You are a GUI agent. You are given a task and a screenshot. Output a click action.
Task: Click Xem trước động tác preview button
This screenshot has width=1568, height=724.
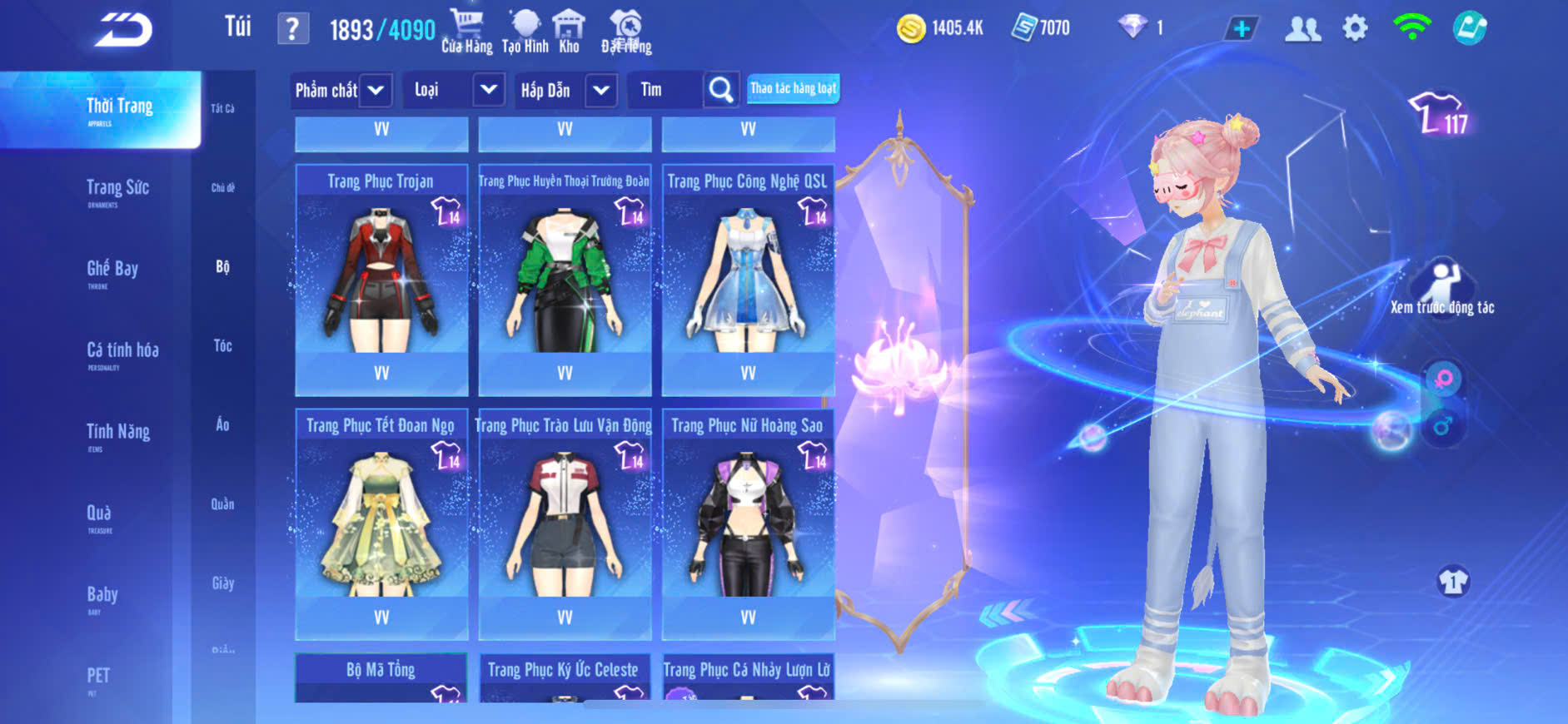(1442, 288)
